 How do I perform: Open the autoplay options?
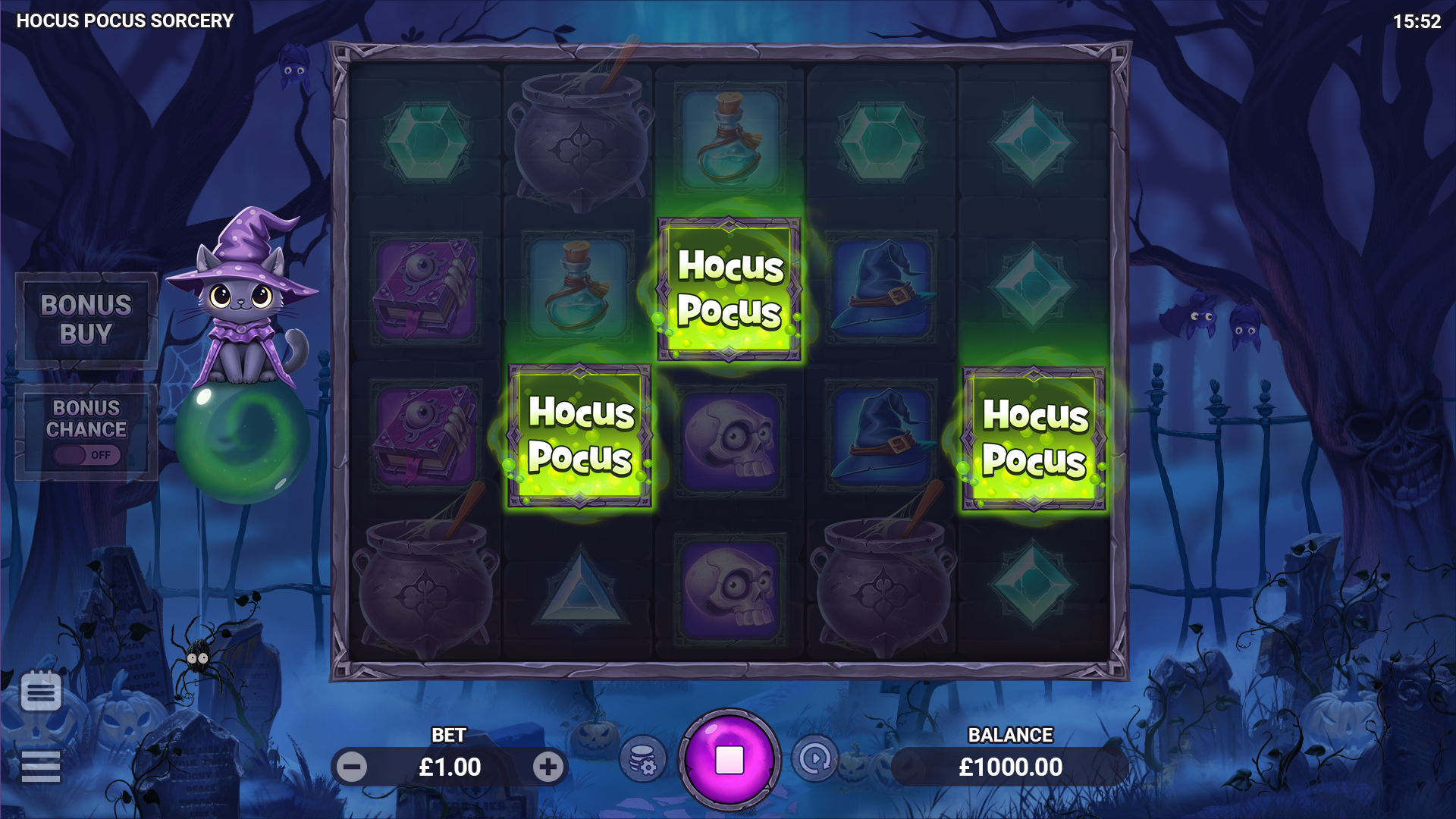pyautogui.click(x=815, y=758)
